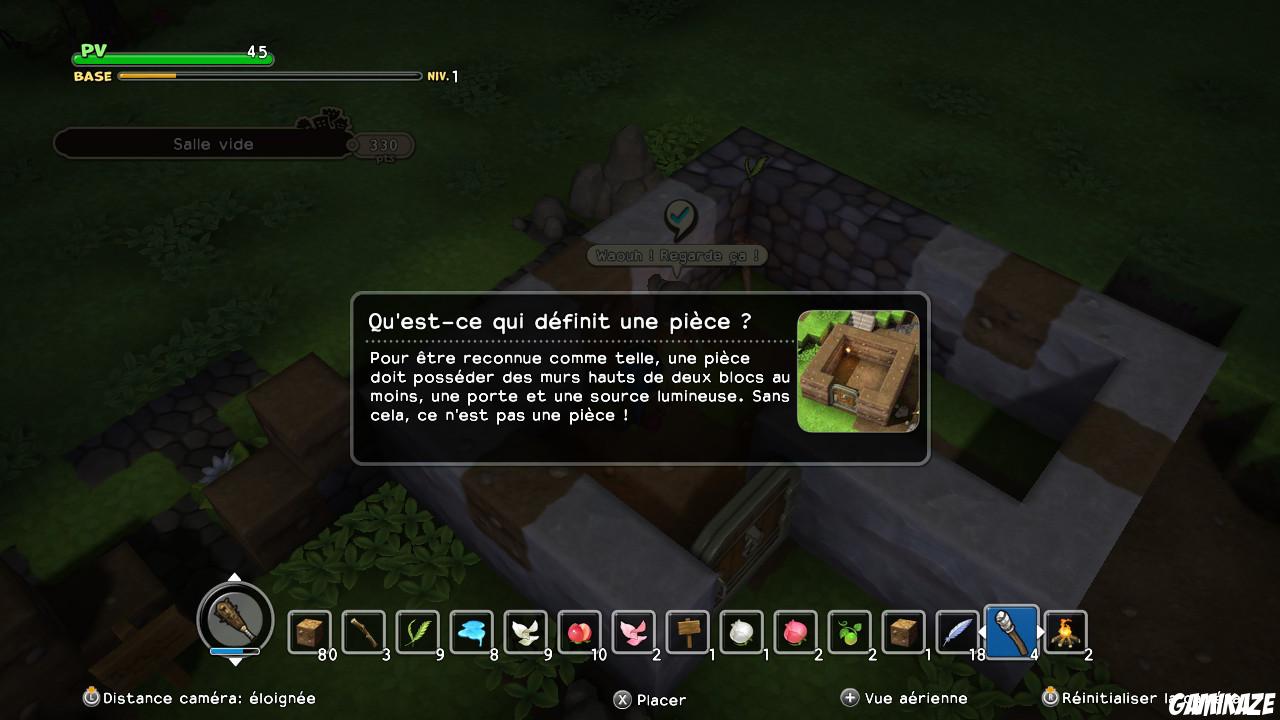Expand the hotbar with the up arrow

[236, 577]
